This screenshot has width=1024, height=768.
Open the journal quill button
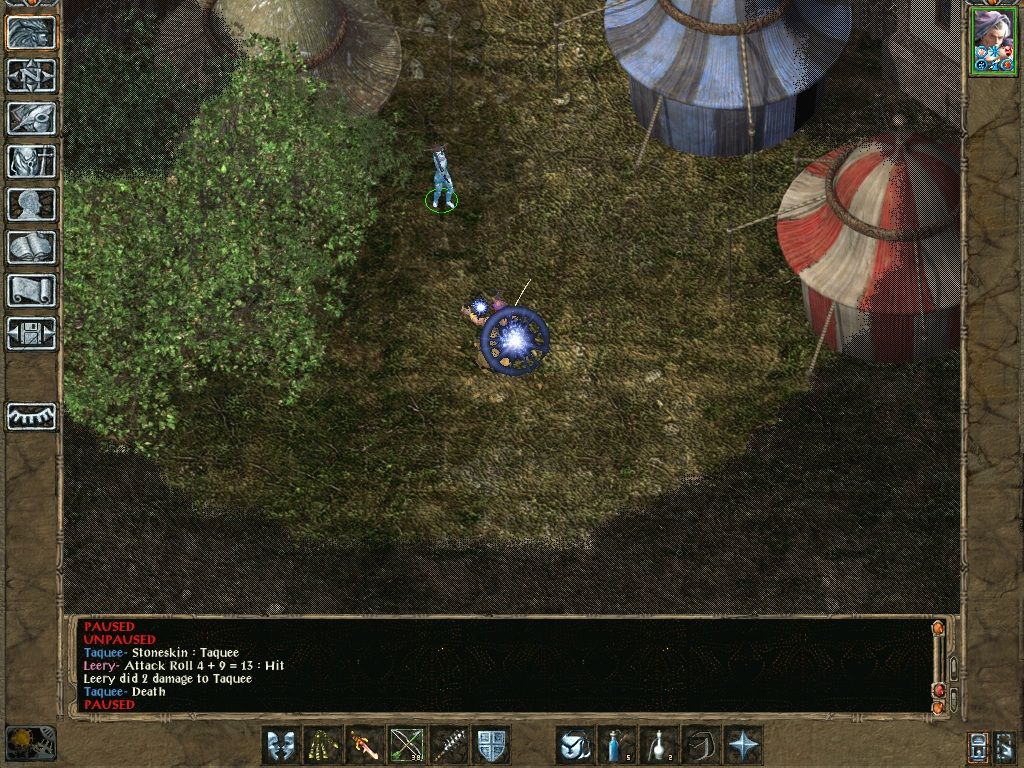pyautogui.click(x=31, y=118)
